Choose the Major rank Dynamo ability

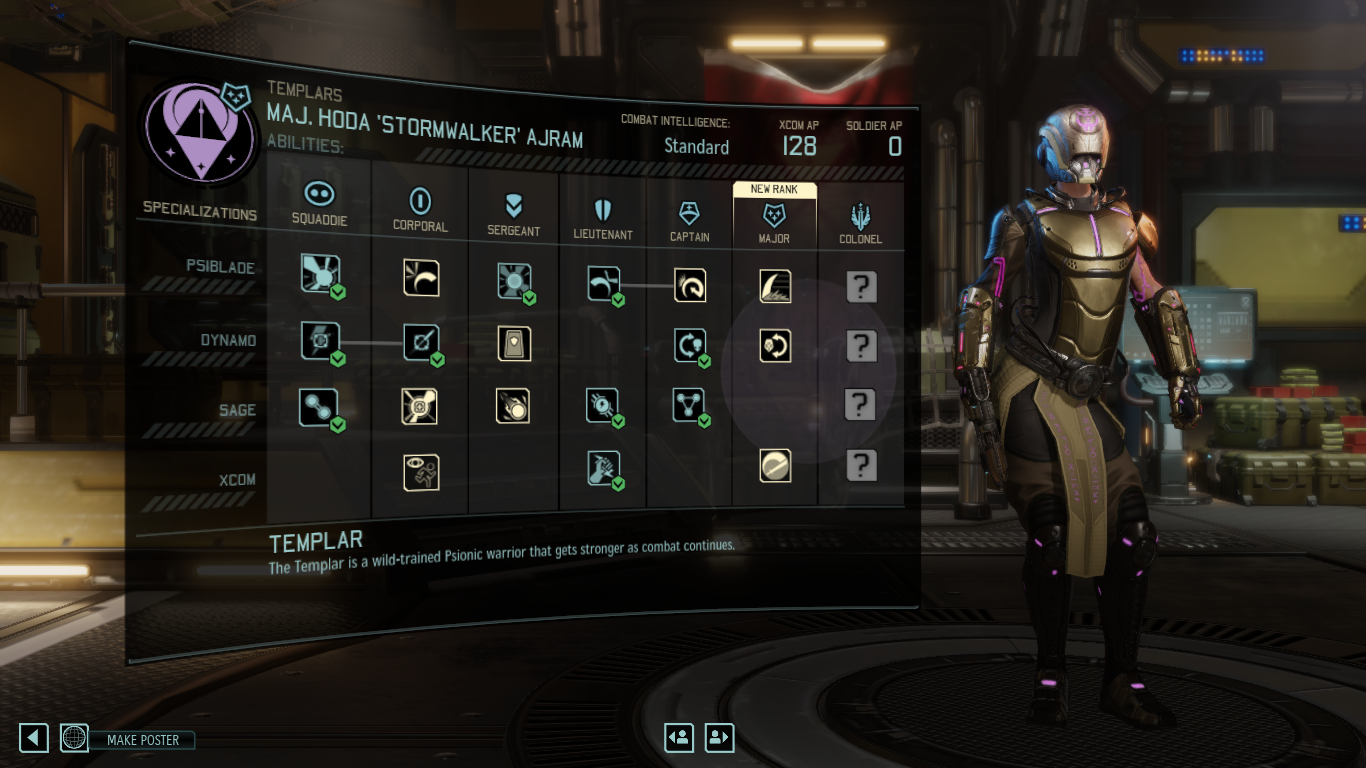coord(775,346)
